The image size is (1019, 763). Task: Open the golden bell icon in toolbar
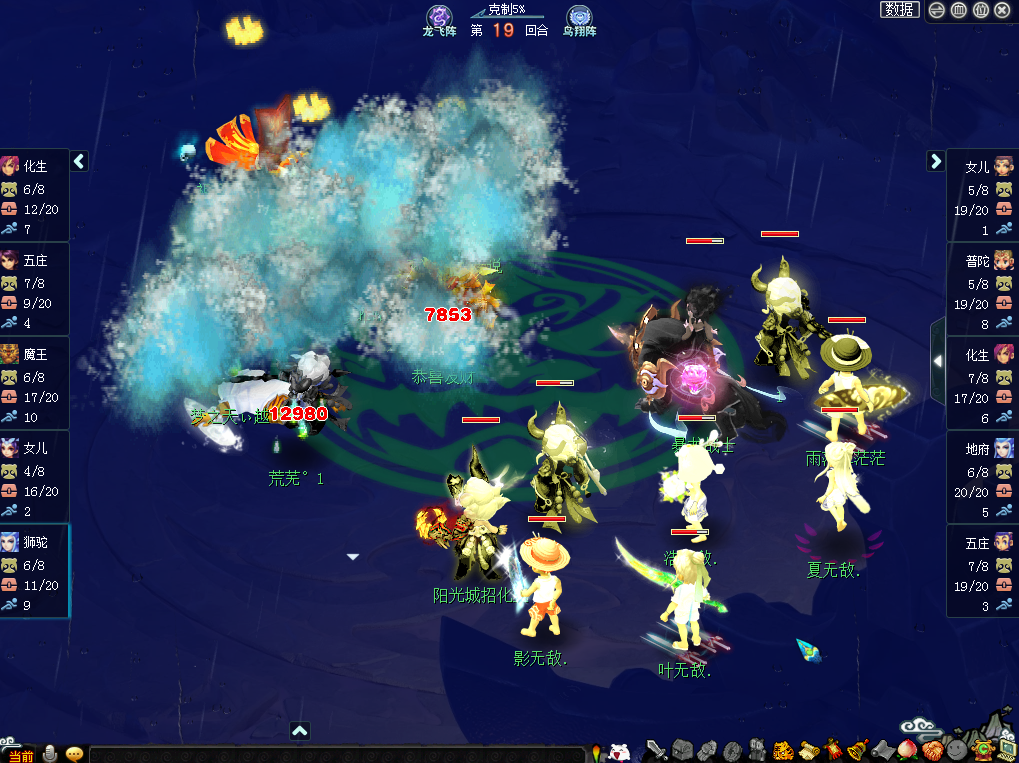[x=857, y=749]
